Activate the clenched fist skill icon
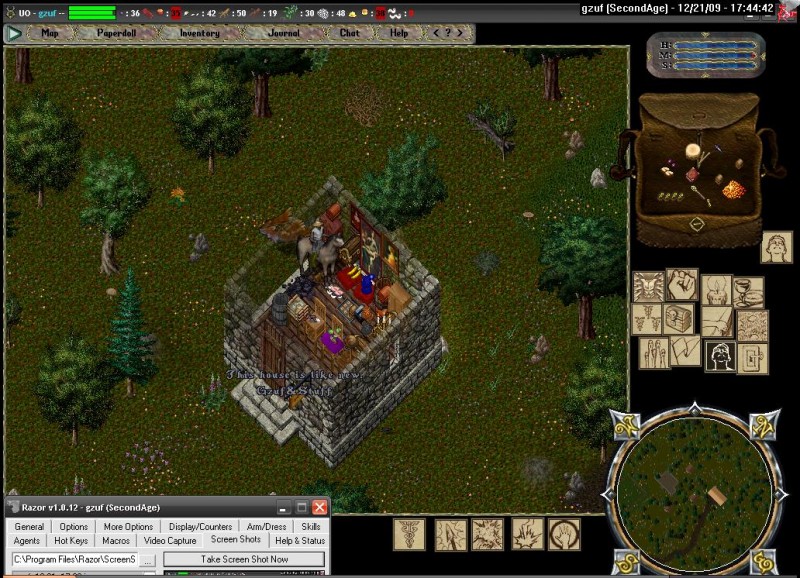This screenshot has height=578, width=800. point(682,282)
